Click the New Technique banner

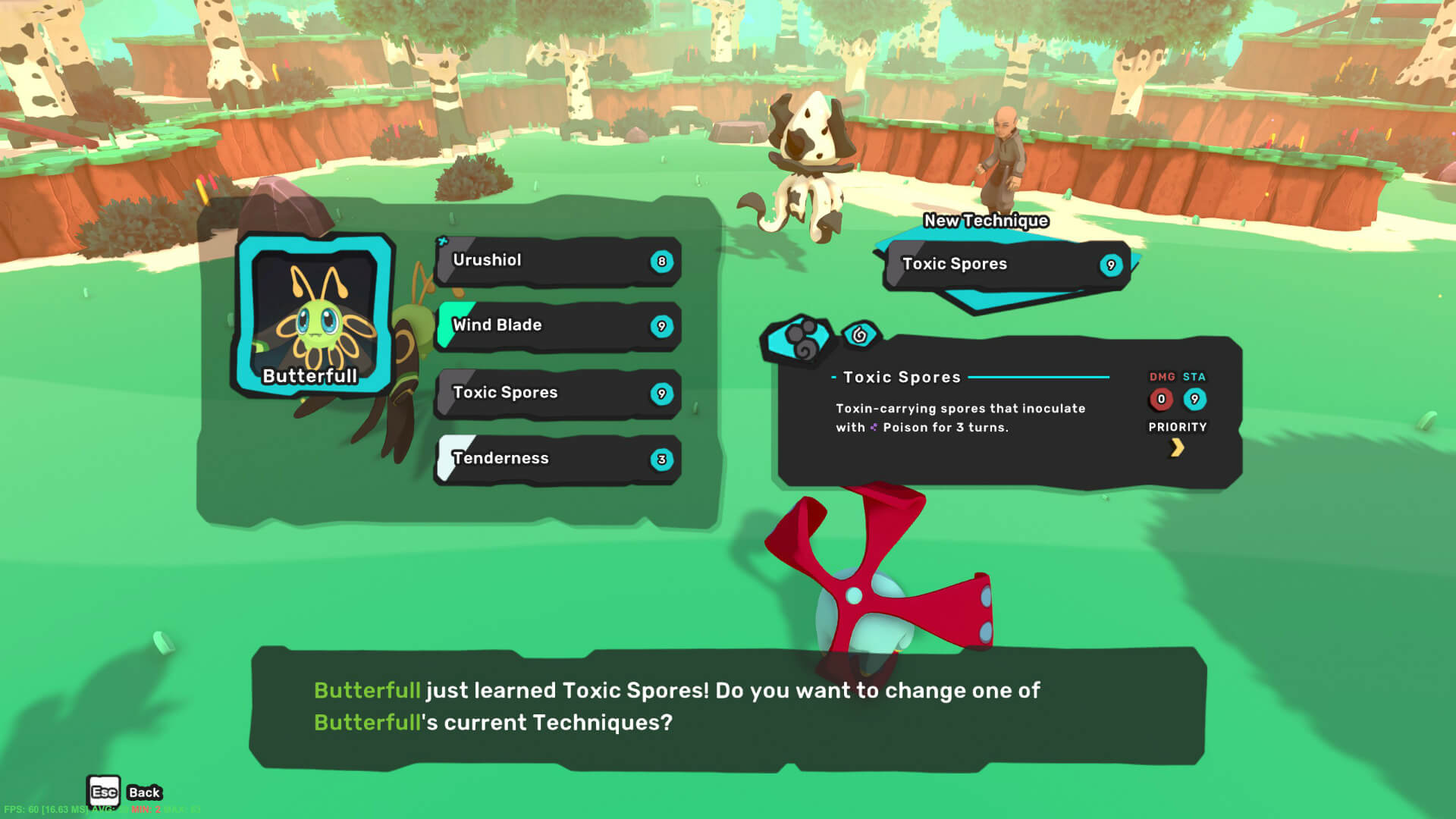tap(985, 221)
